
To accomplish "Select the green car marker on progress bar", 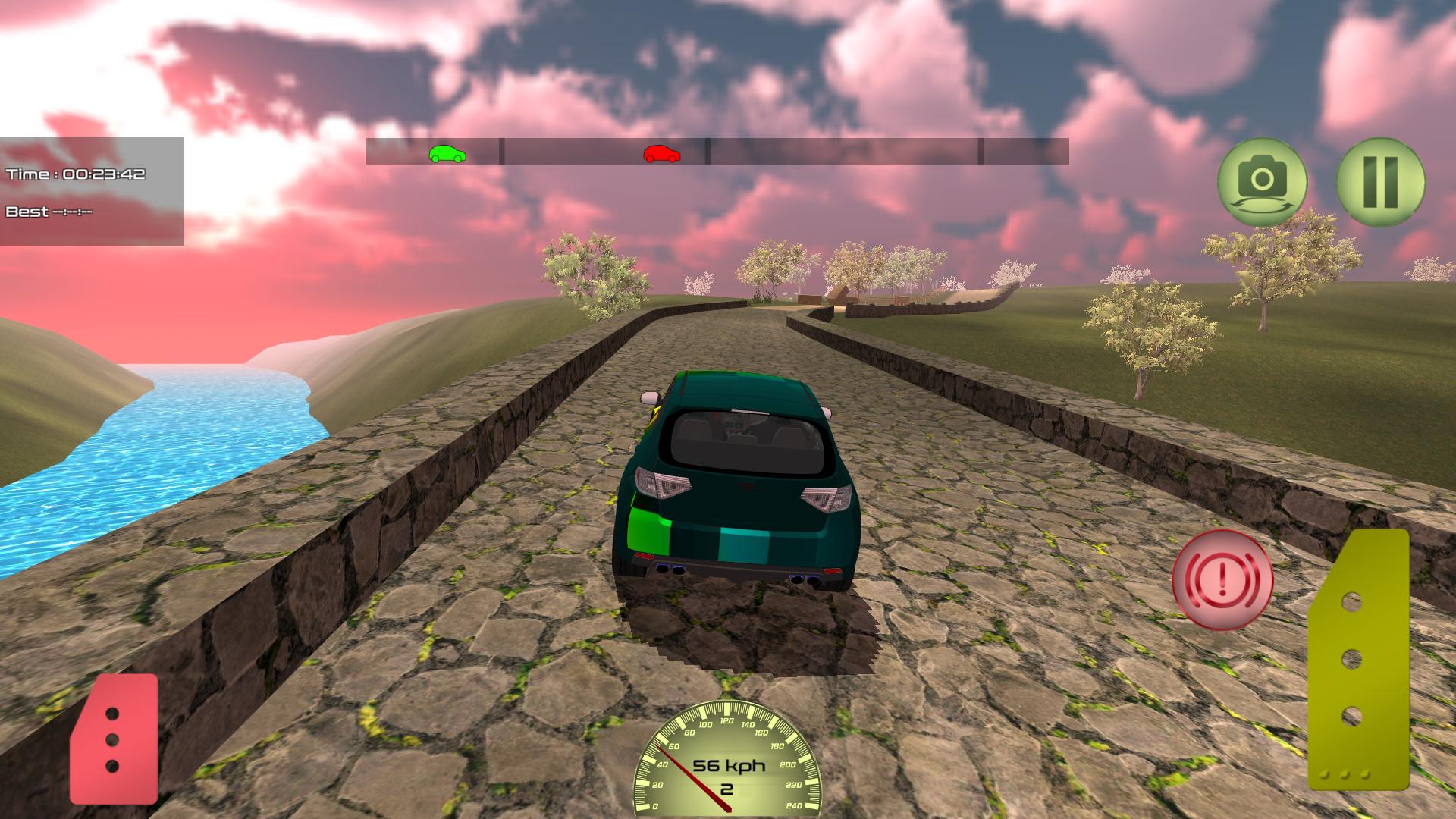I will (448, 154).
